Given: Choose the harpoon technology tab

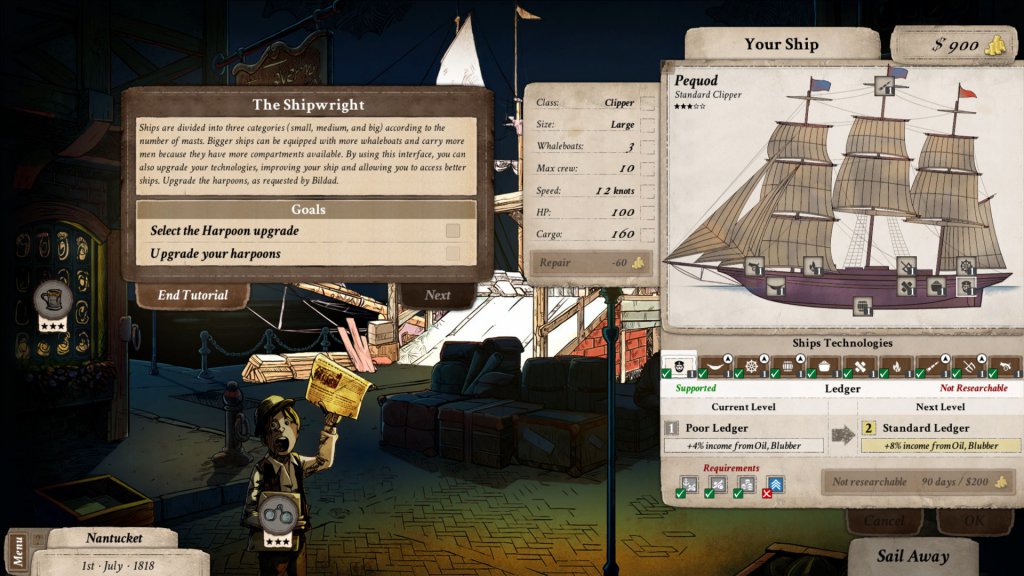Looking at the screenshot, I should [x=968, y=366].
